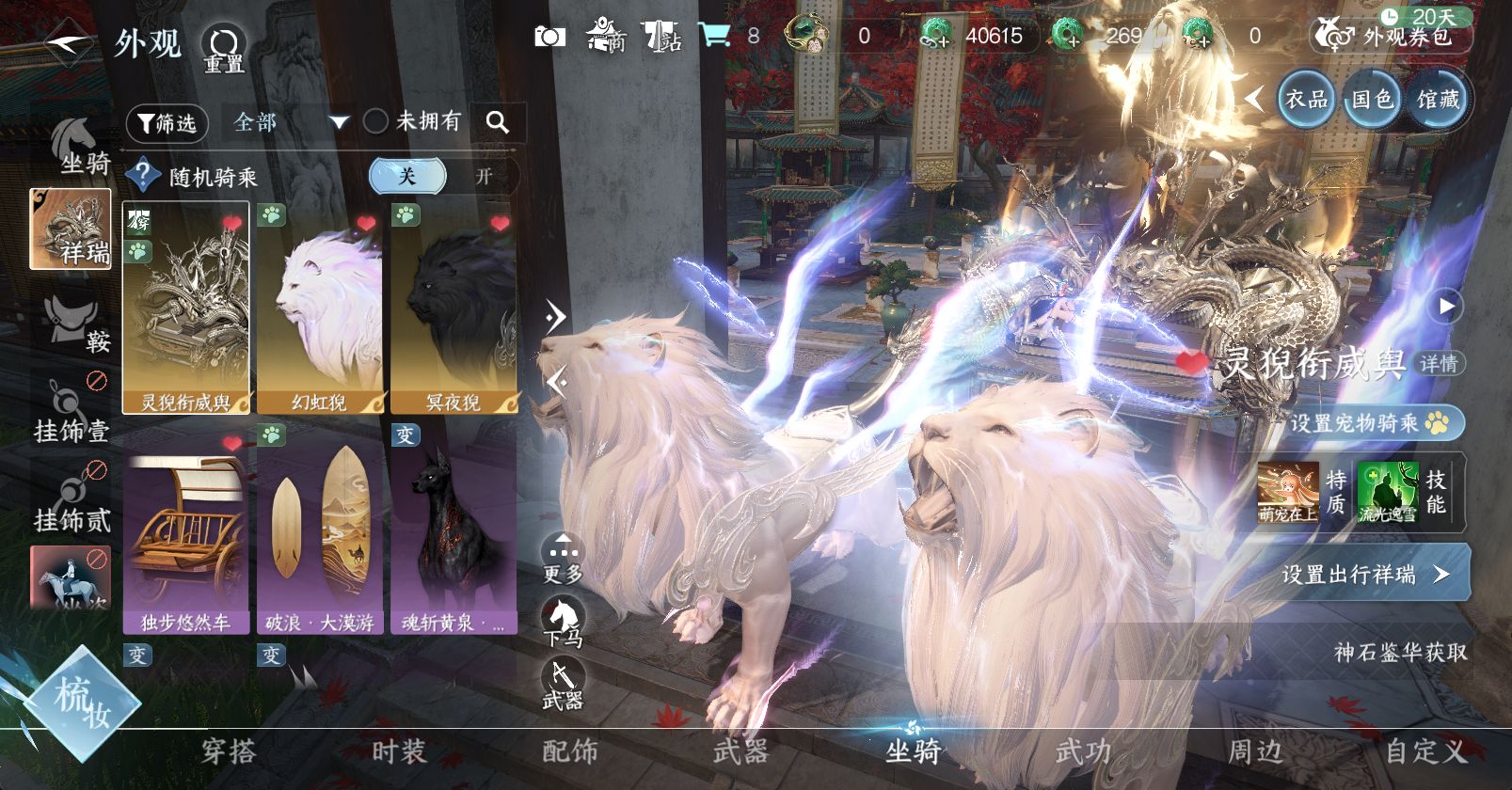Switch 随机骑乘 toggle to 开
This screenshot has width=1512, height=790.
484,176
